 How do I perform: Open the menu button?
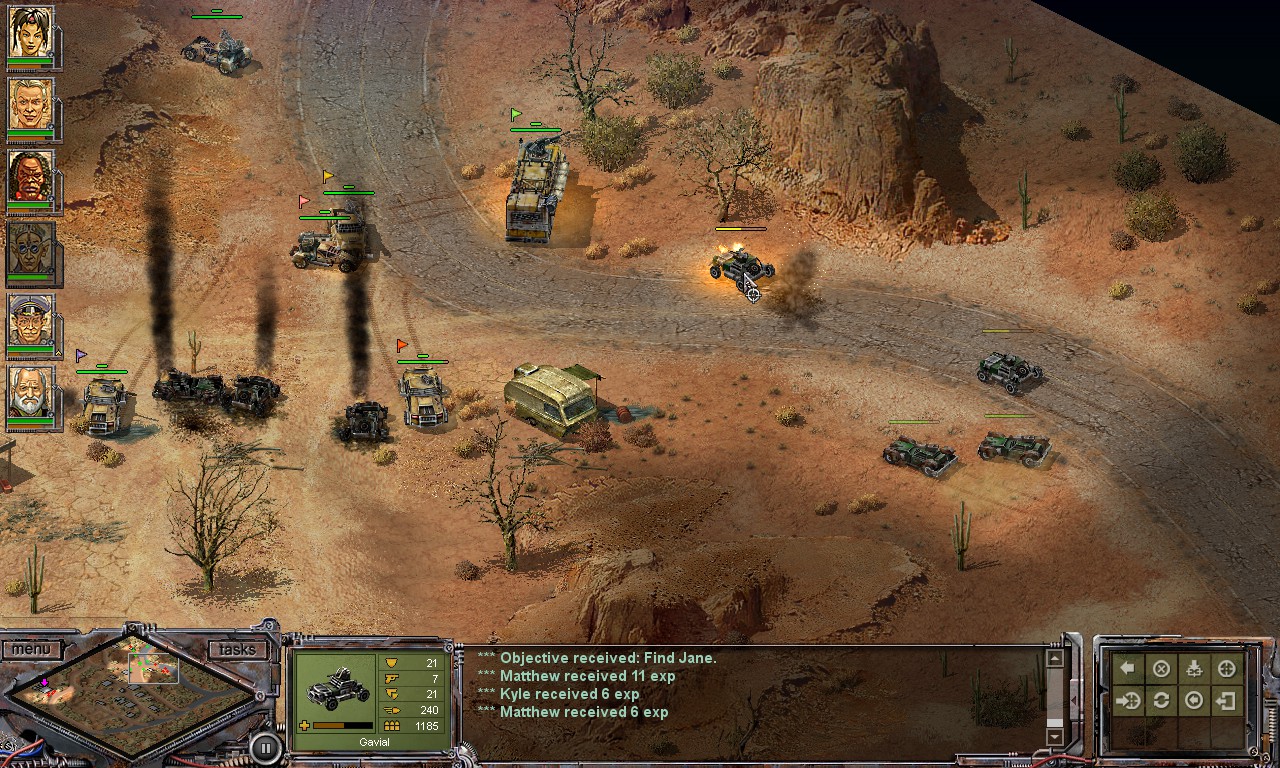point(34,649)
